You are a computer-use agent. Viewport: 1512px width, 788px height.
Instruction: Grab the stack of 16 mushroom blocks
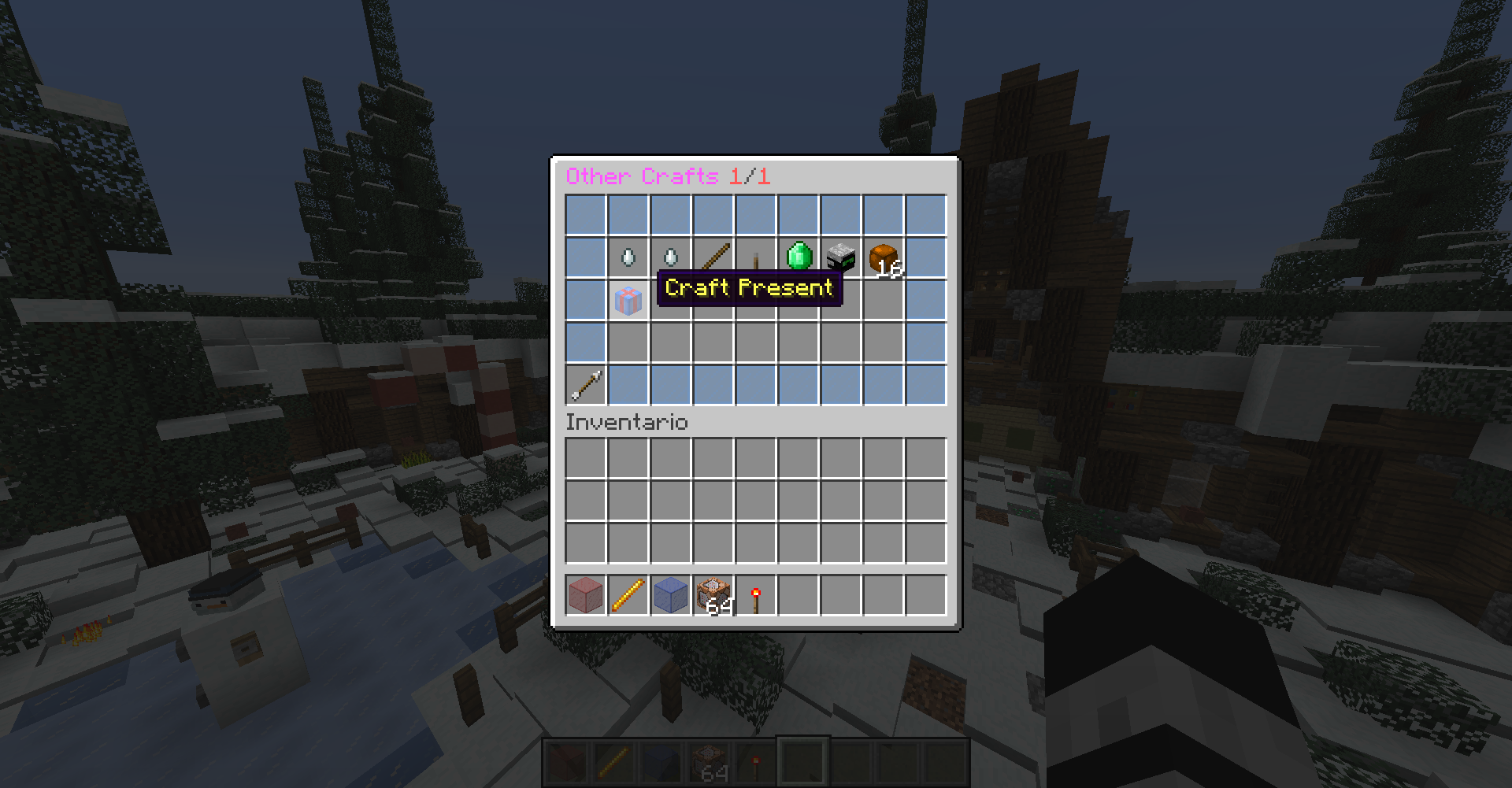[x=881, y=258]
